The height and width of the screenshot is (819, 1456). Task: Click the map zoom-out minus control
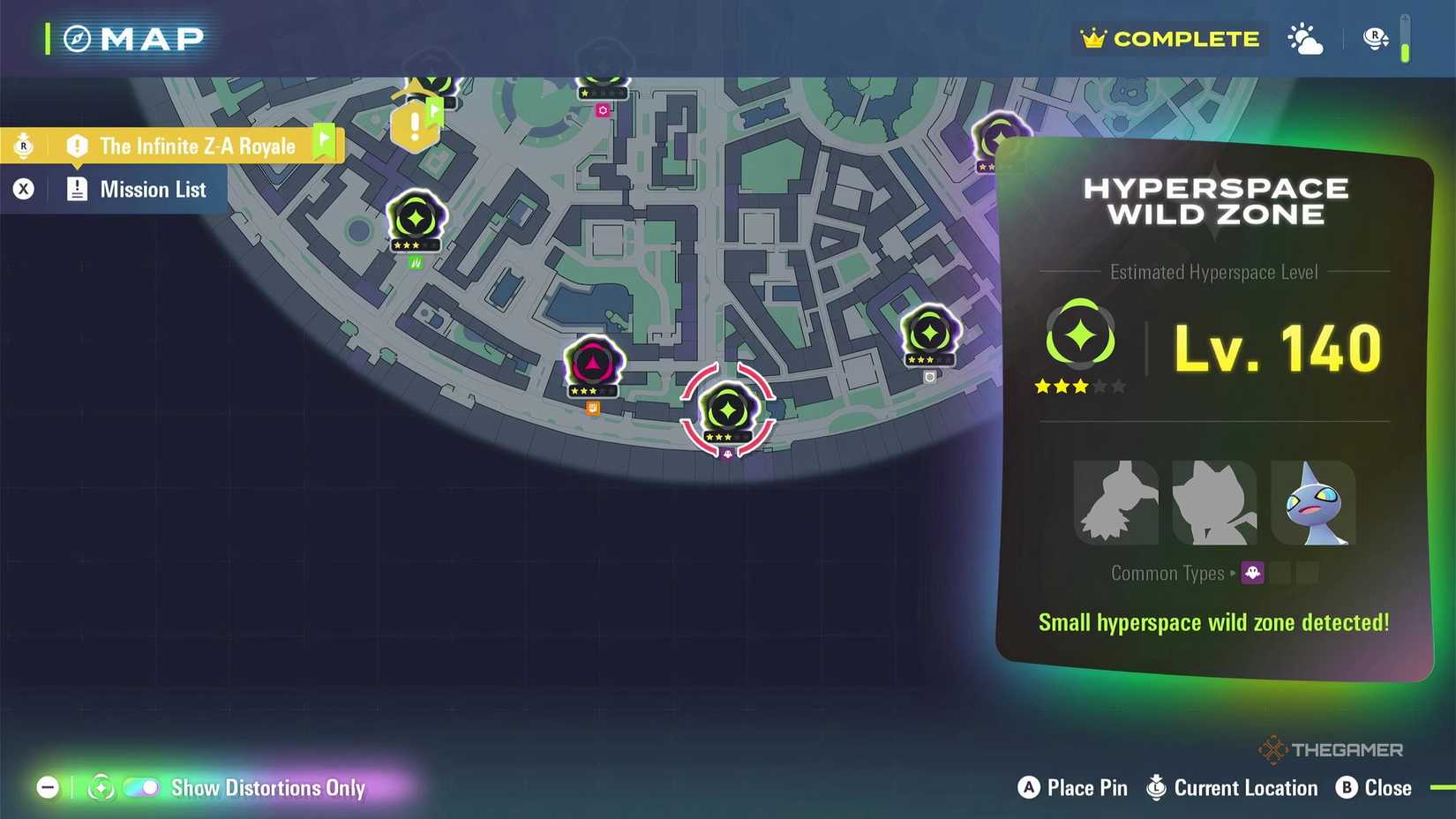pos(48,787)
